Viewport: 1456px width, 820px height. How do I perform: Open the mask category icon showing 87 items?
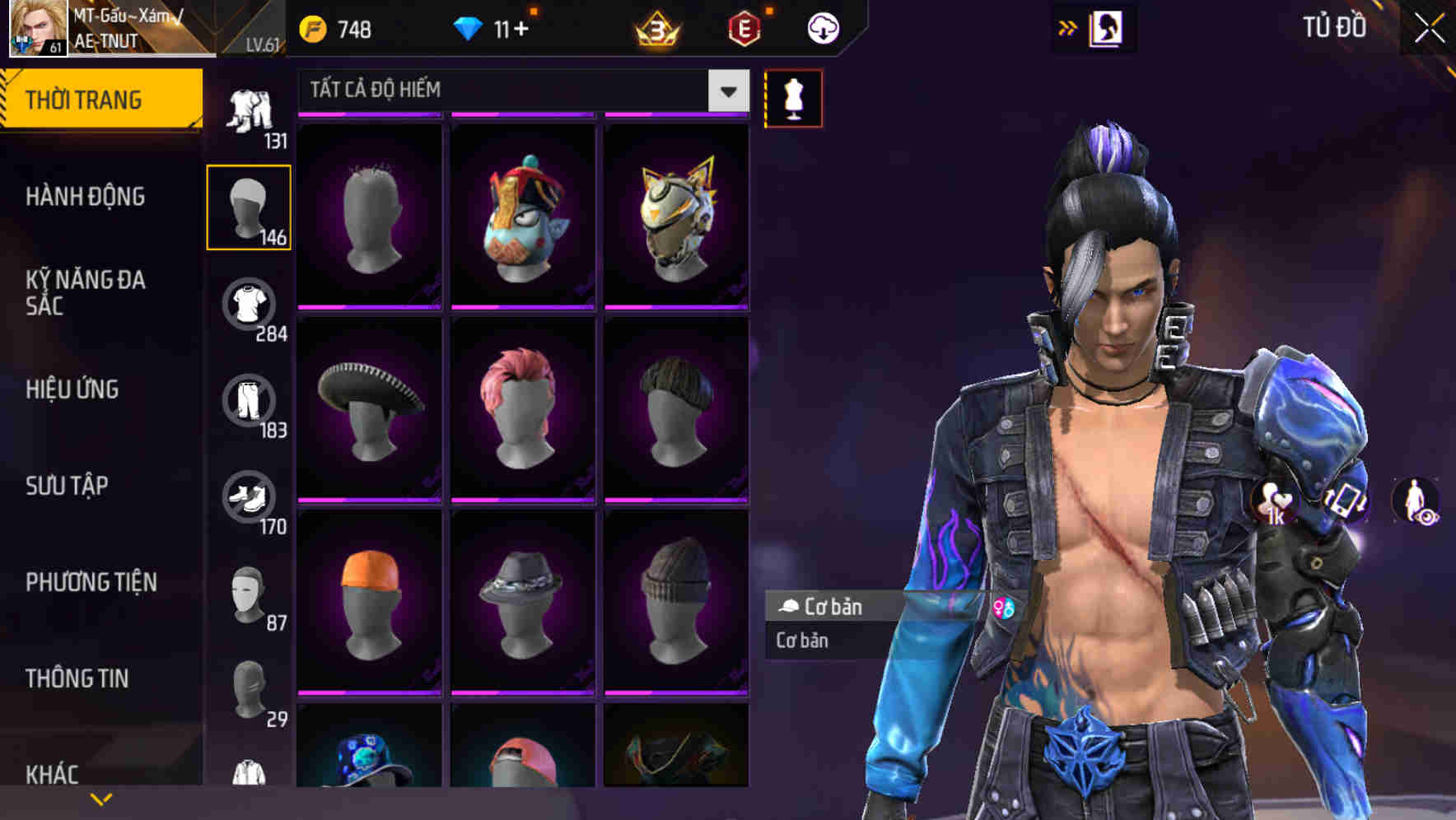point(250,593)
